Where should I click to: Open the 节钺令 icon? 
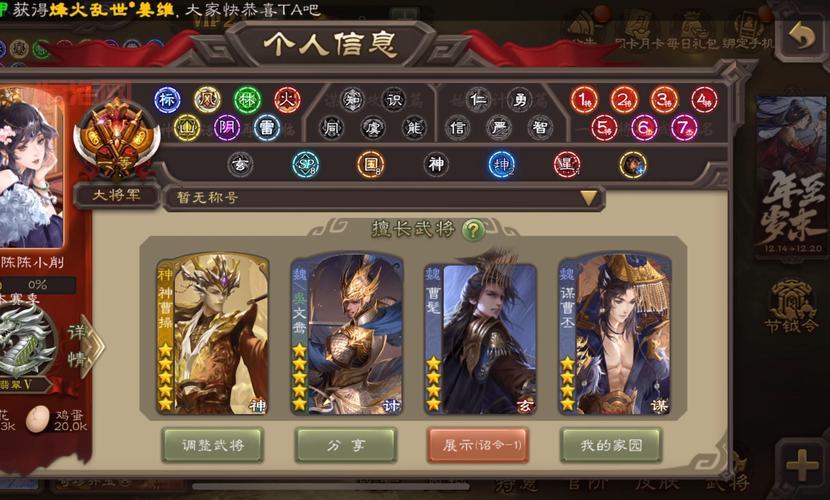[792, 307]
